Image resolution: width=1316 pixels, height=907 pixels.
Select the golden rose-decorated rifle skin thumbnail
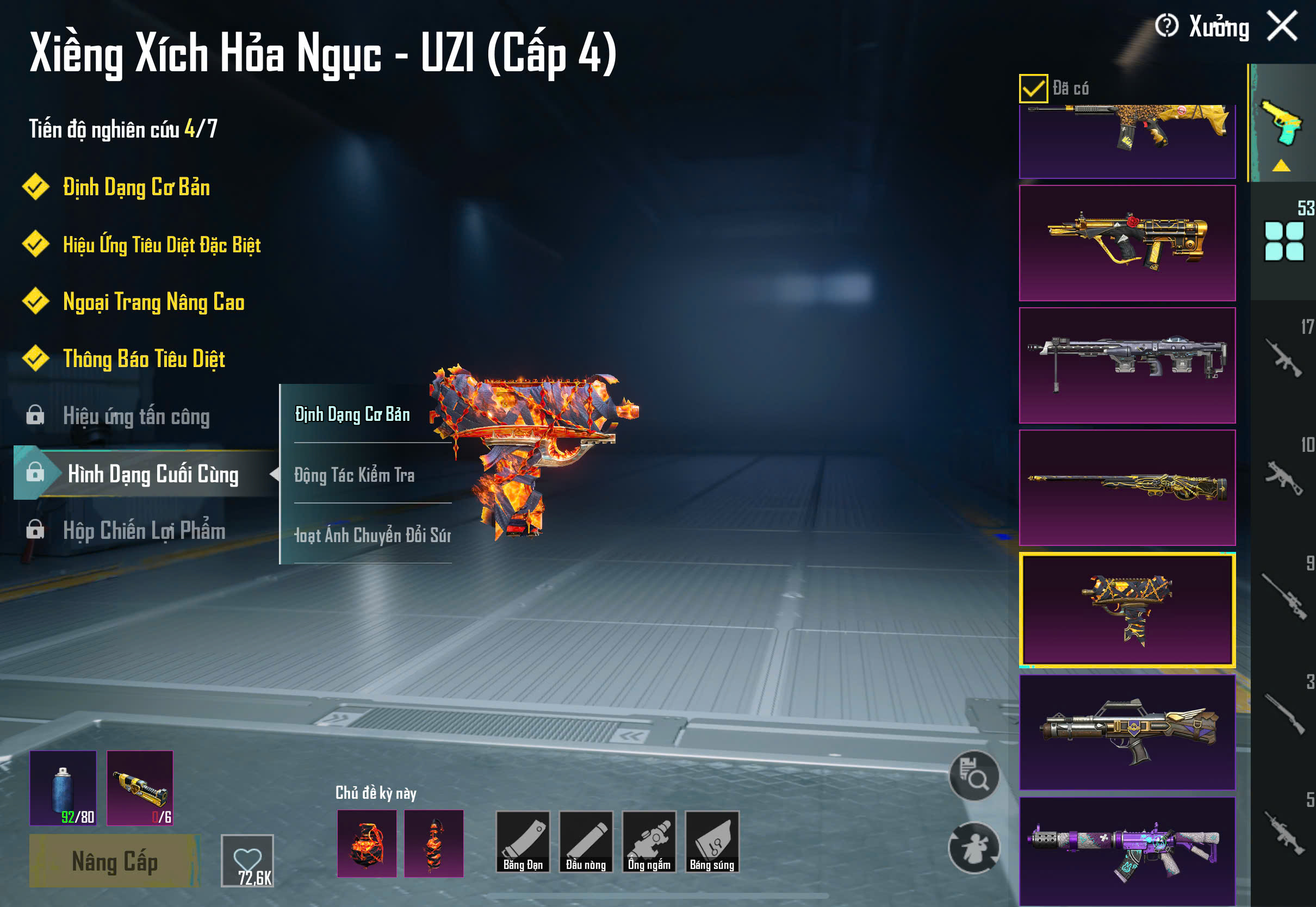(x=1127, y=243)
